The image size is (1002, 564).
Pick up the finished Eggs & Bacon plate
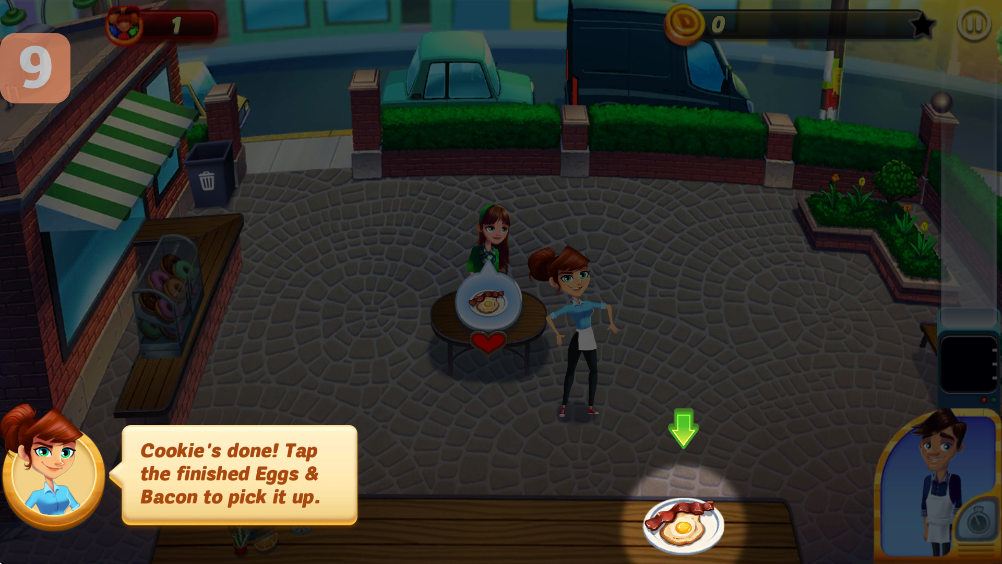(x=683, y=524)
